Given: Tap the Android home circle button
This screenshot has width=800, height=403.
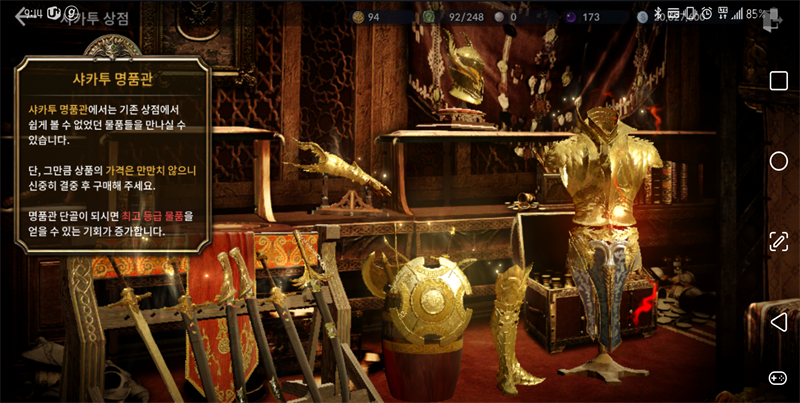Looking at the screenshot, I should point(778,161).
